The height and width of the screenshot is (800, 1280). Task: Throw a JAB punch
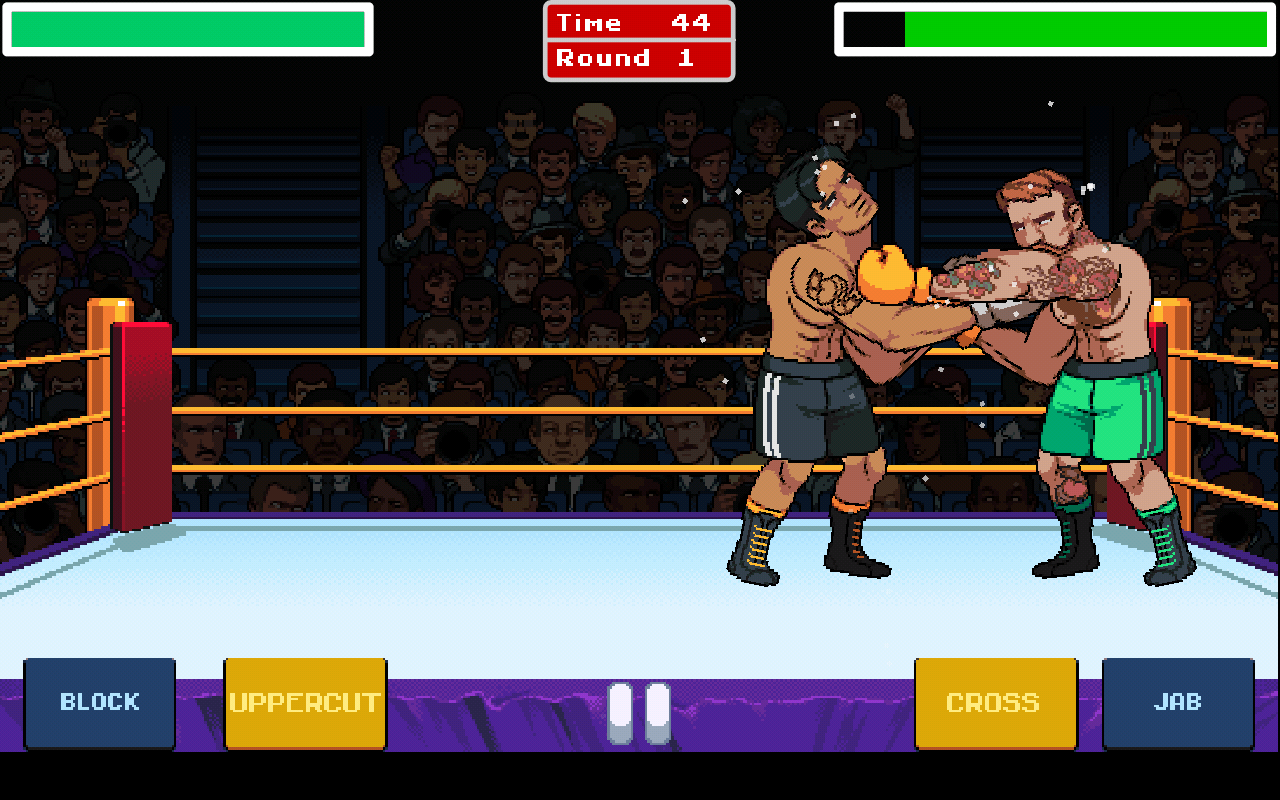pyautogui.click(x=1178, y=701)
